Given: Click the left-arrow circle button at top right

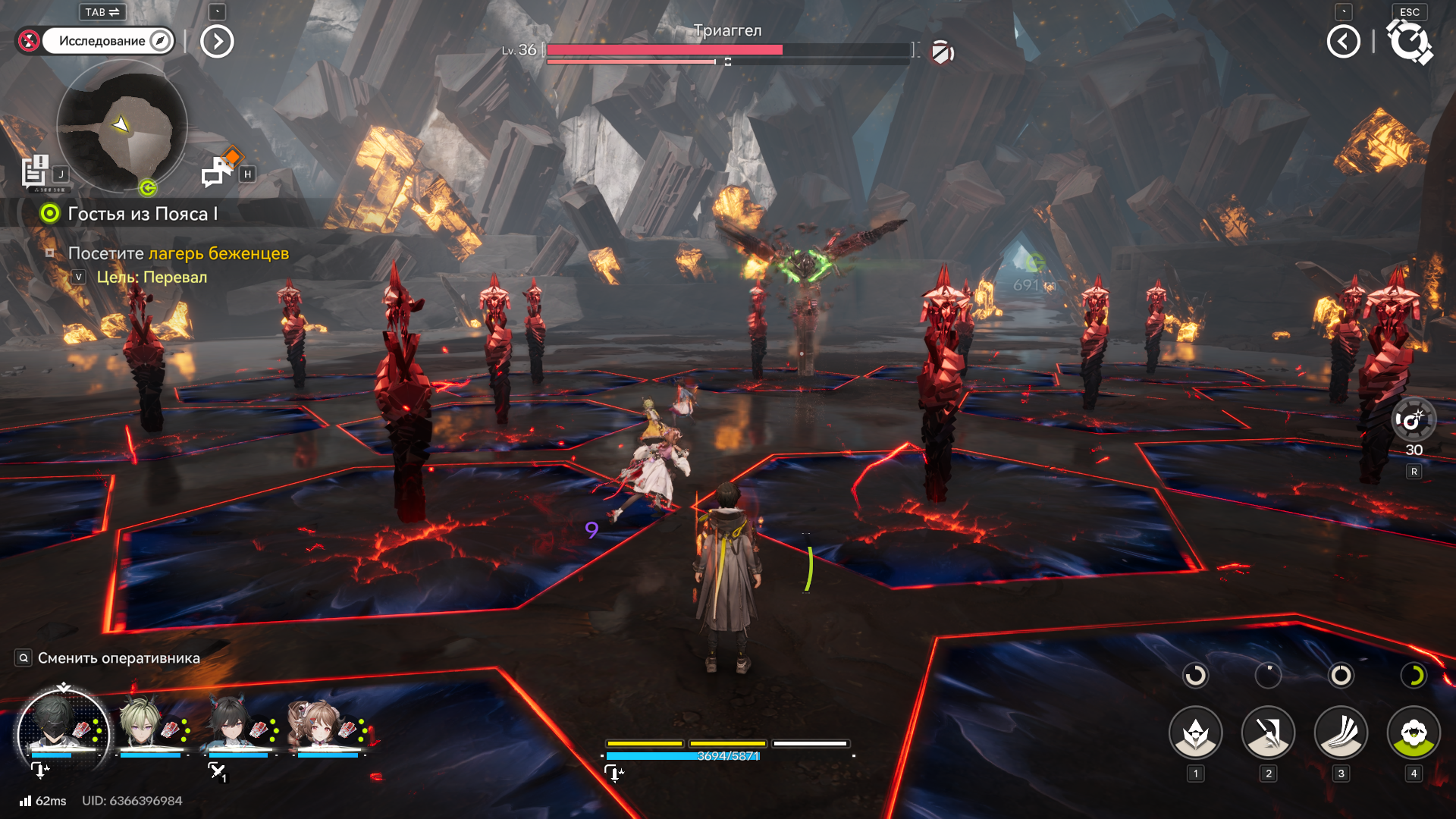Looking at the screenshot, I should [1343, 42].
